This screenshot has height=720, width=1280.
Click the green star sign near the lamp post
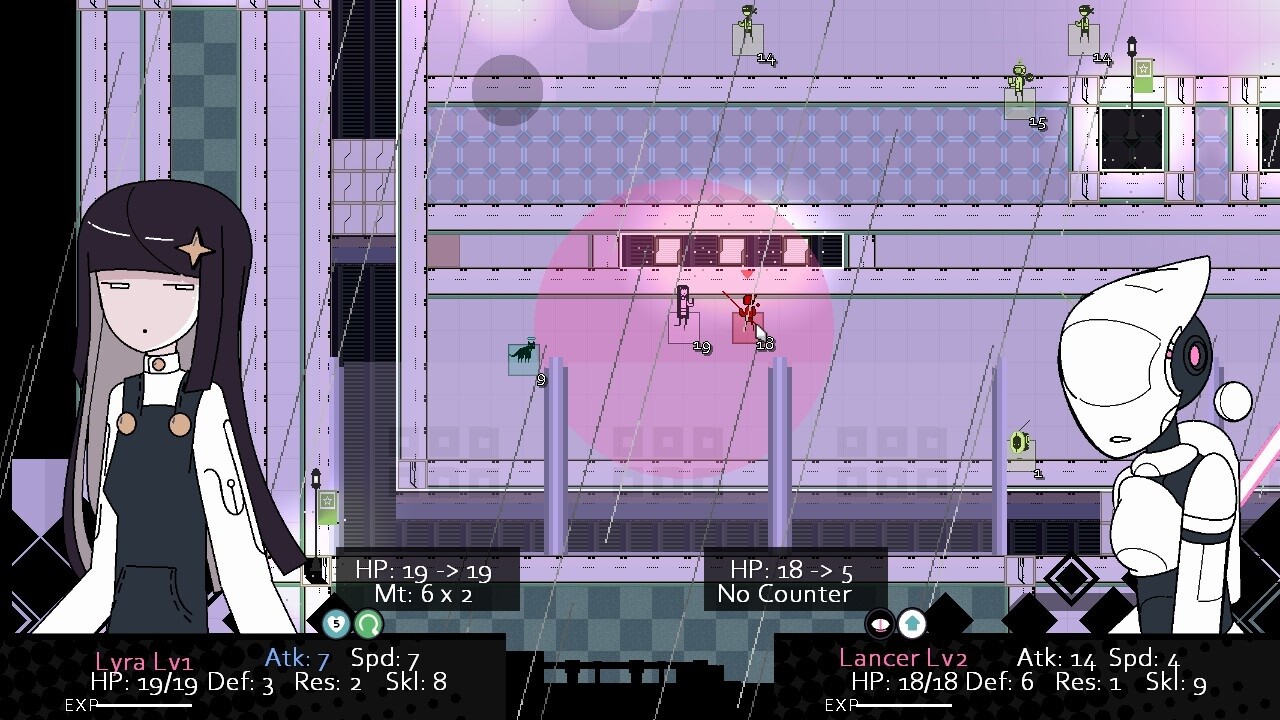(1143, 68)
